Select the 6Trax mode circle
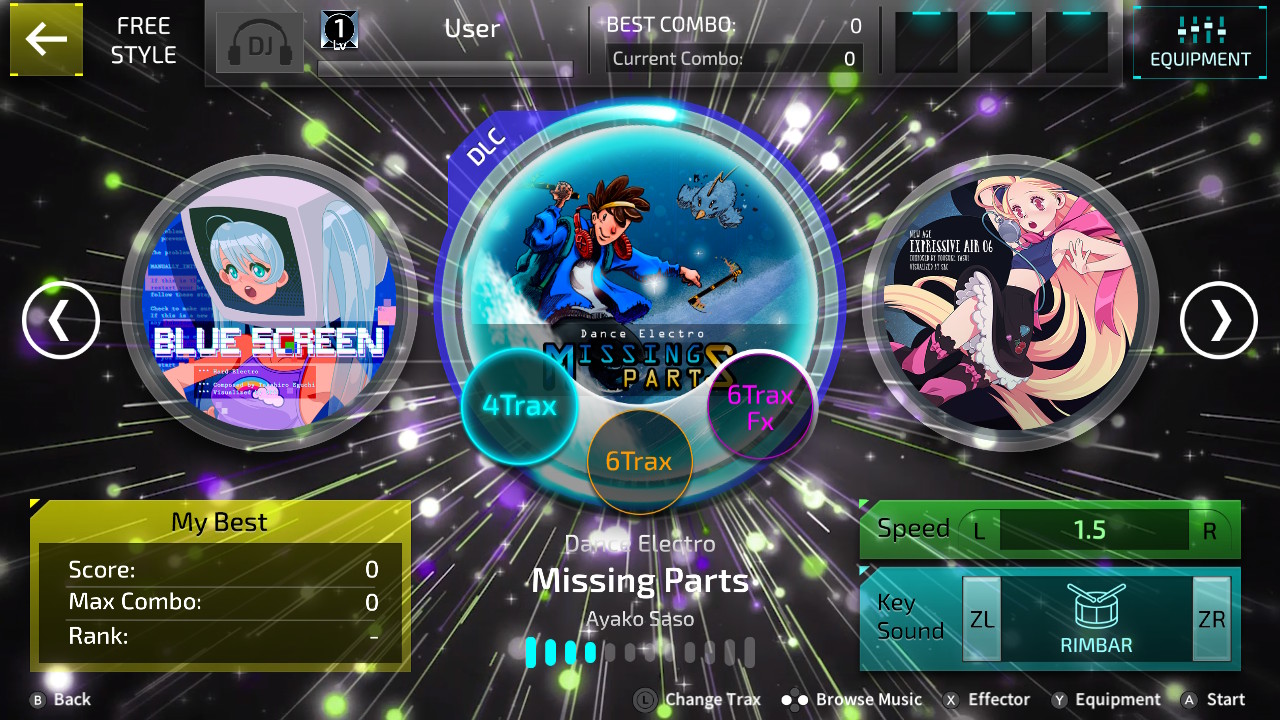 tap(640, 461)
